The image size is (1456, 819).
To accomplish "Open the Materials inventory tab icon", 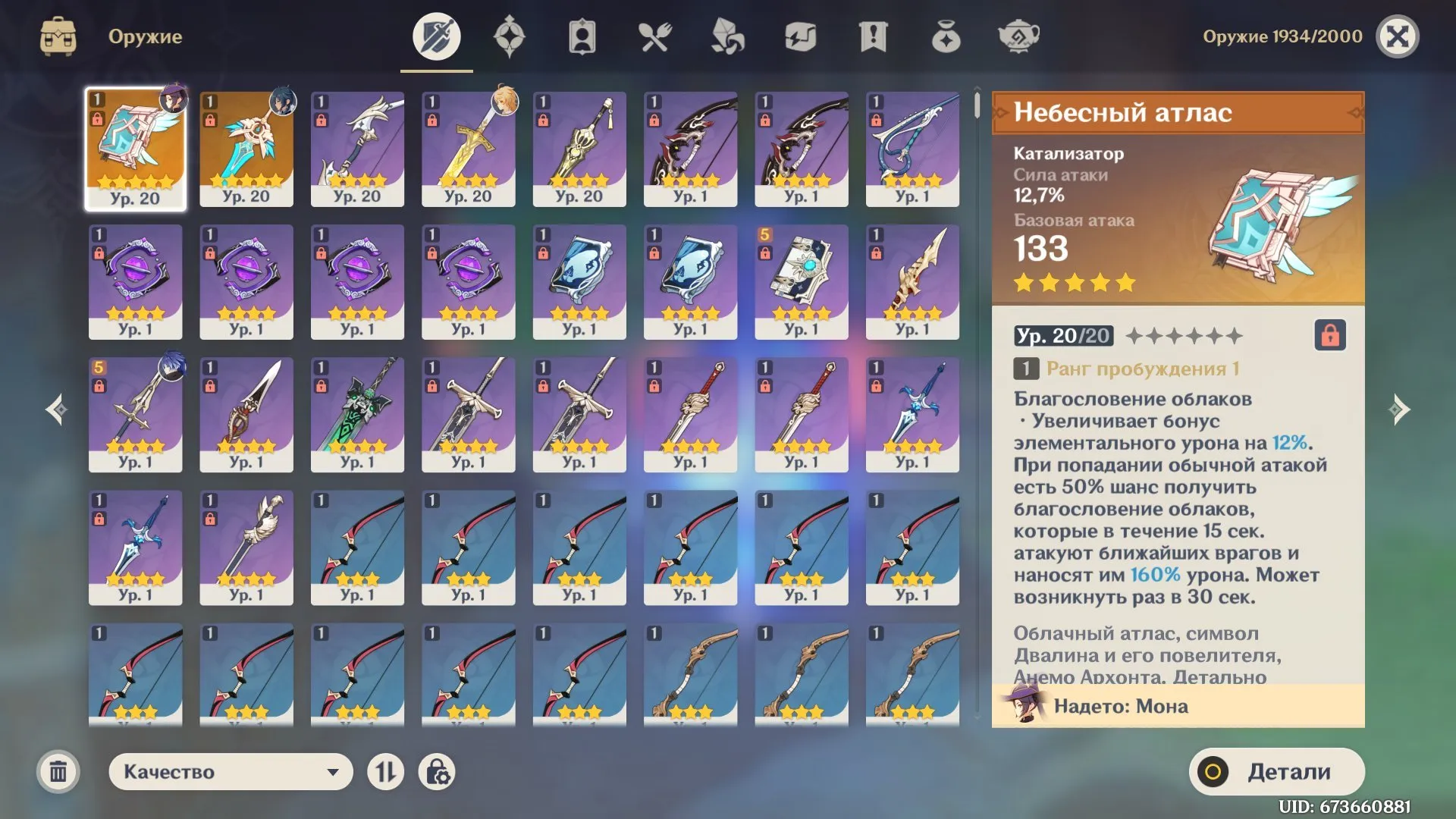I will tap(726, 36).
